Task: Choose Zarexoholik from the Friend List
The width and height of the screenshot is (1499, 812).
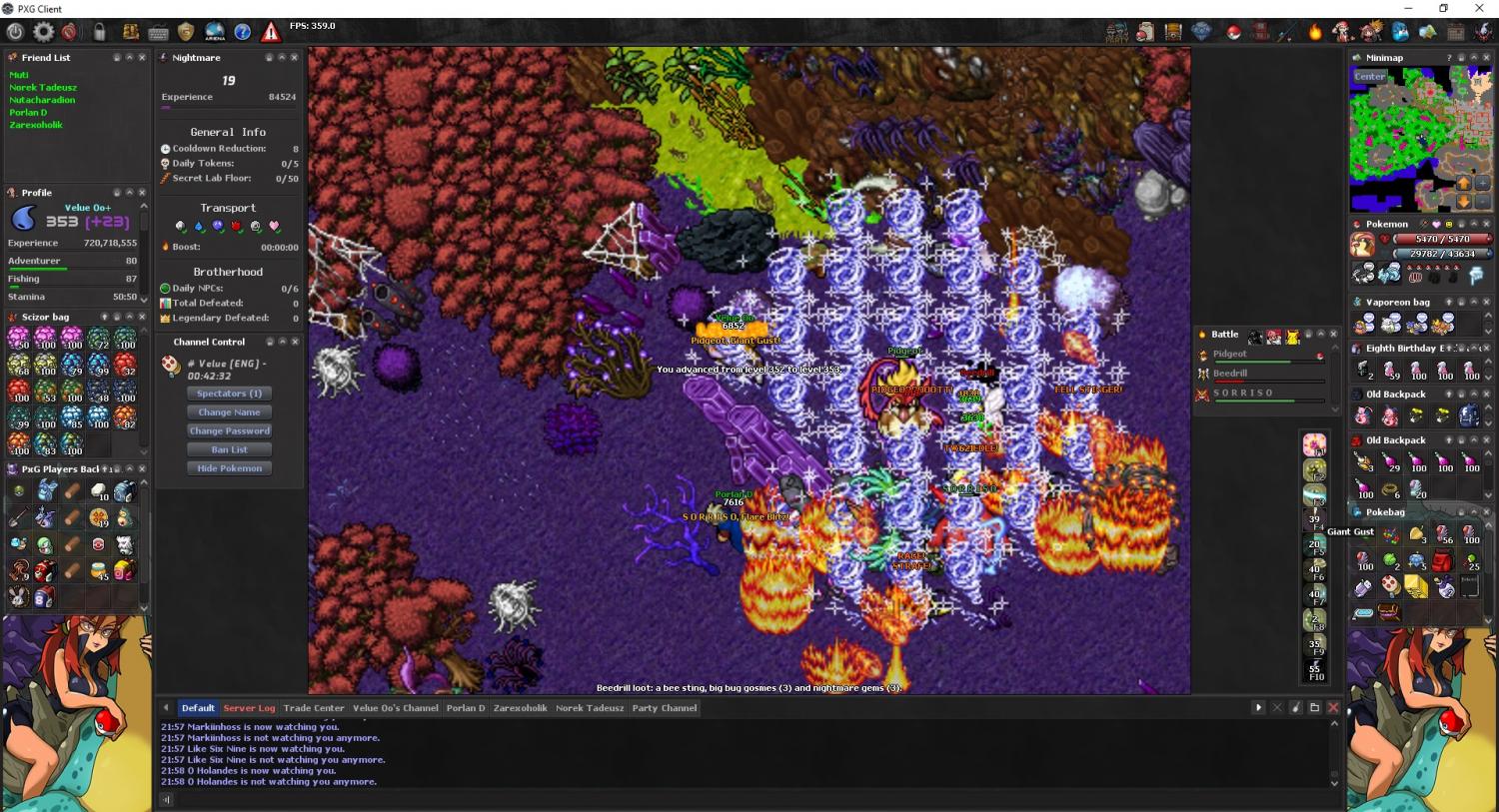Action: click(36, 125)
